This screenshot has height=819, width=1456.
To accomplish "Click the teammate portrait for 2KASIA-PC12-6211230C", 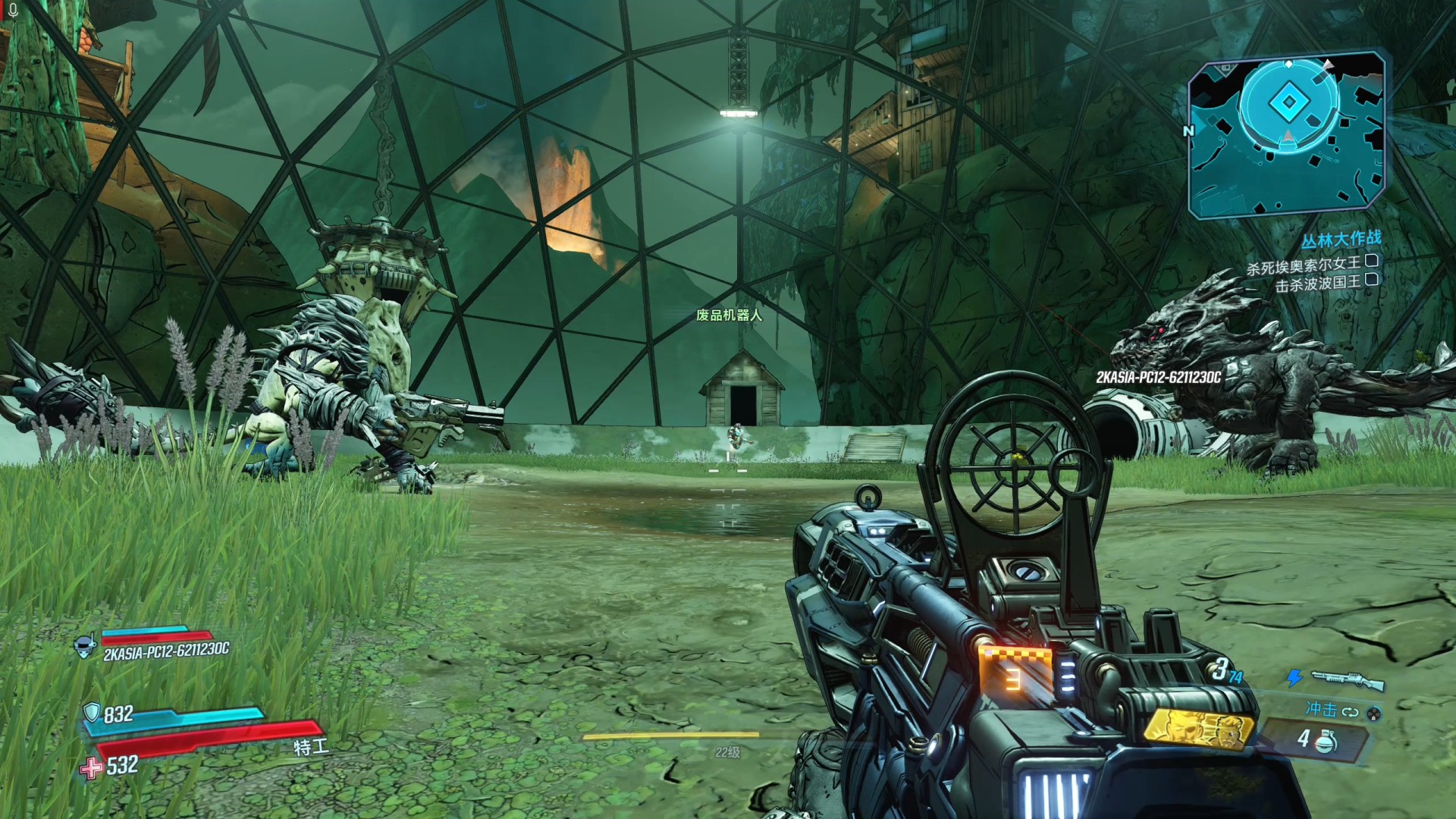I will (x=85, y=647).
